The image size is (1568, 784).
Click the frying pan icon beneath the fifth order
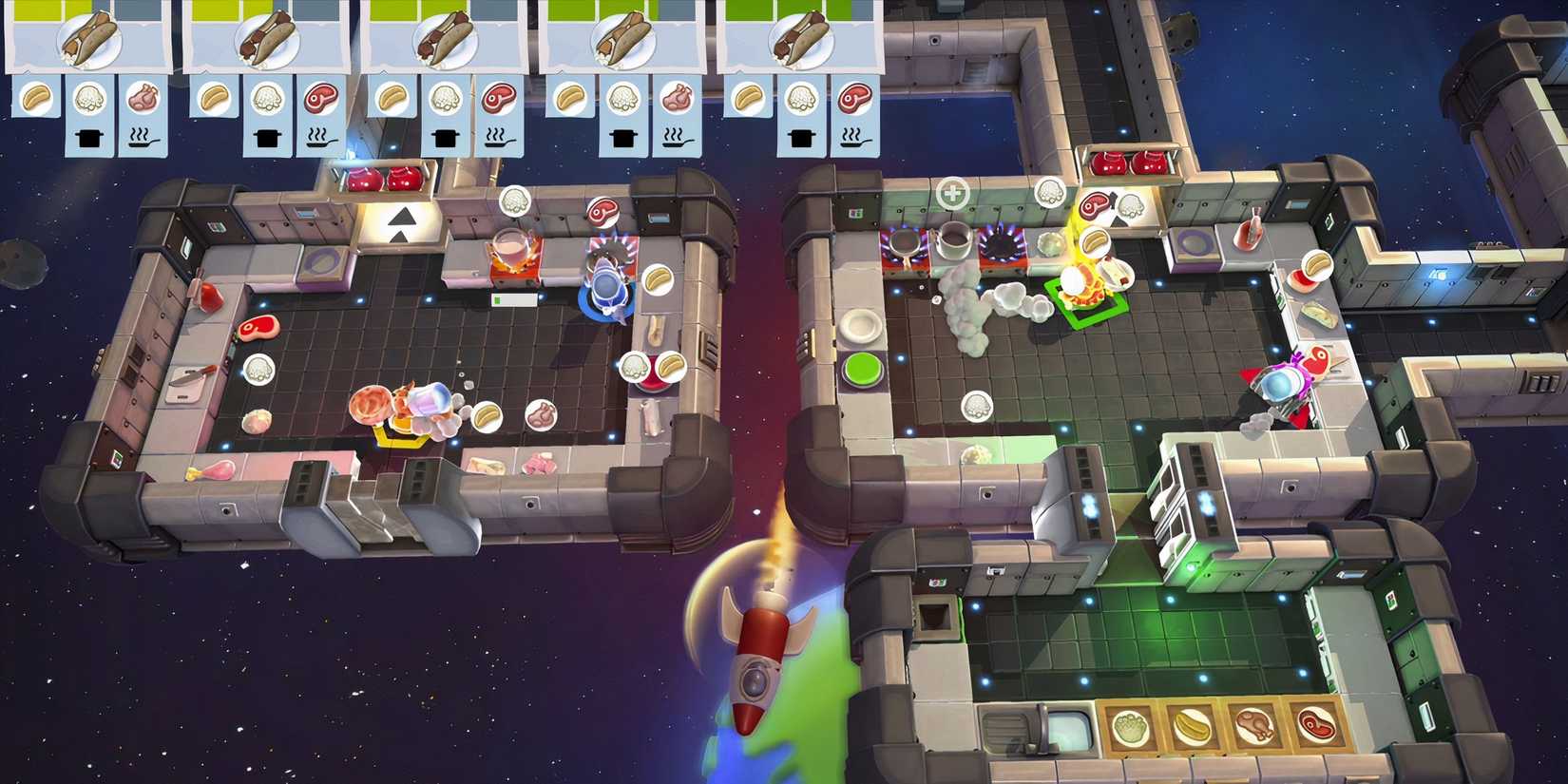point(853,140)
